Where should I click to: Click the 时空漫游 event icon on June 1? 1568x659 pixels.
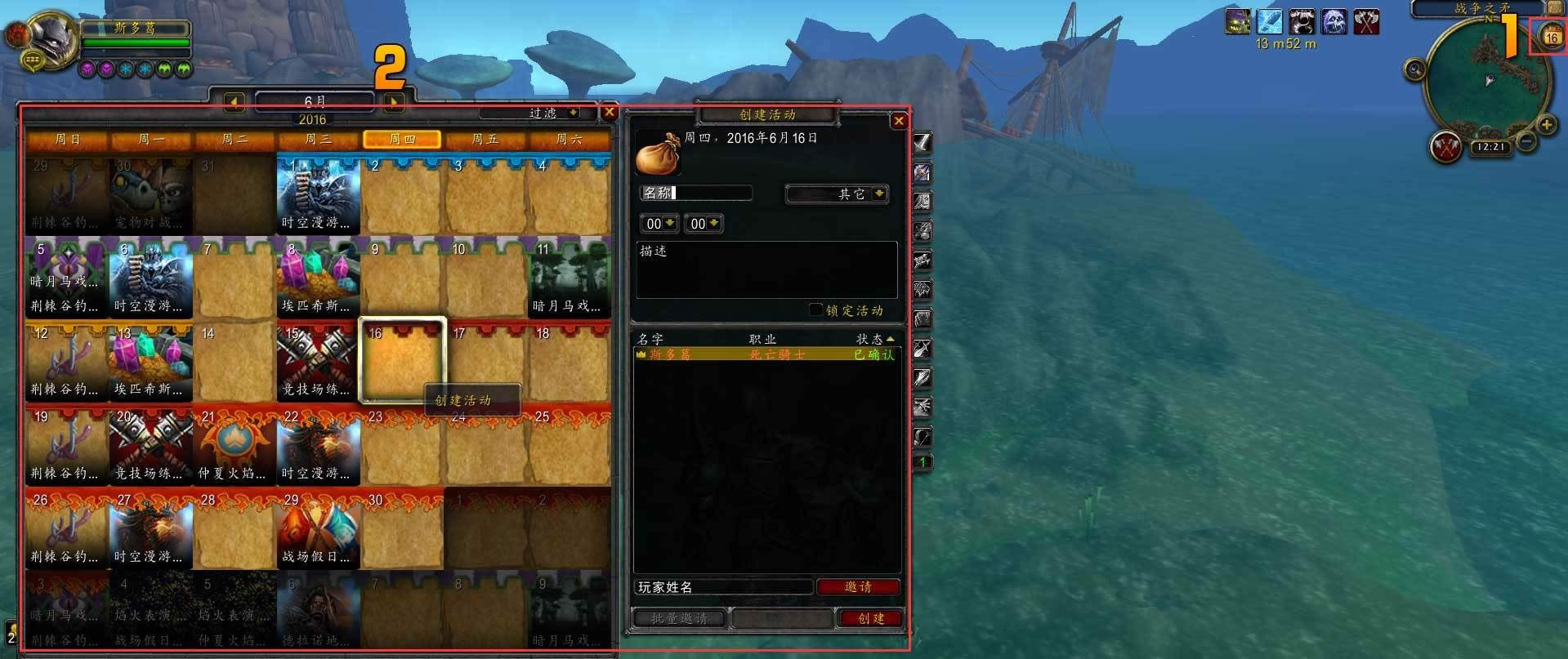(x=318, y=194)
